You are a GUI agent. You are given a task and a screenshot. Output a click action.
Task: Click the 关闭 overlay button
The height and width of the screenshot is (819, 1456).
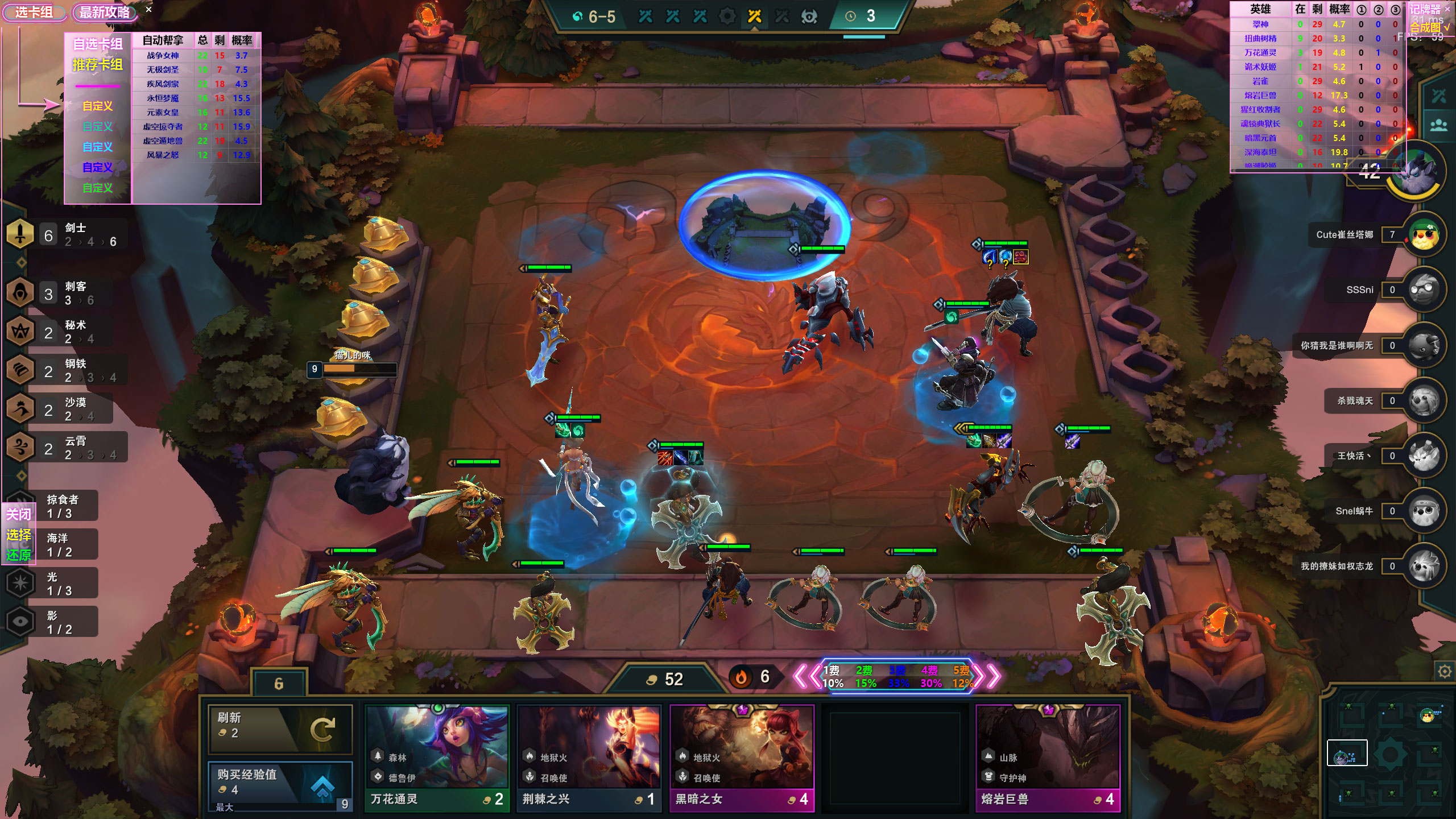tap(18, 514)
